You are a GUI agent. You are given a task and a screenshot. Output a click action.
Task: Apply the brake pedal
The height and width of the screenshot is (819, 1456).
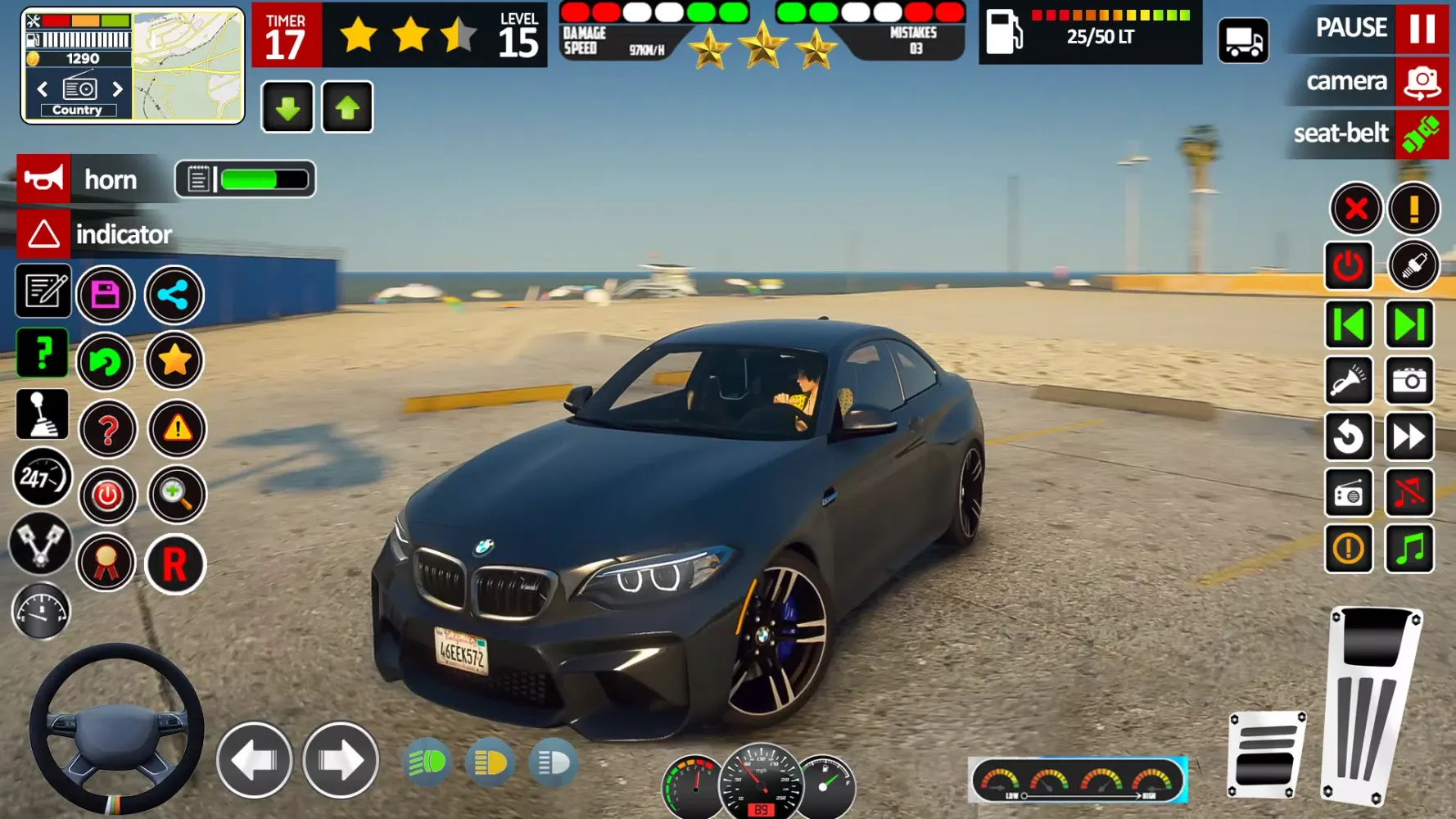tap(1266, 754)
